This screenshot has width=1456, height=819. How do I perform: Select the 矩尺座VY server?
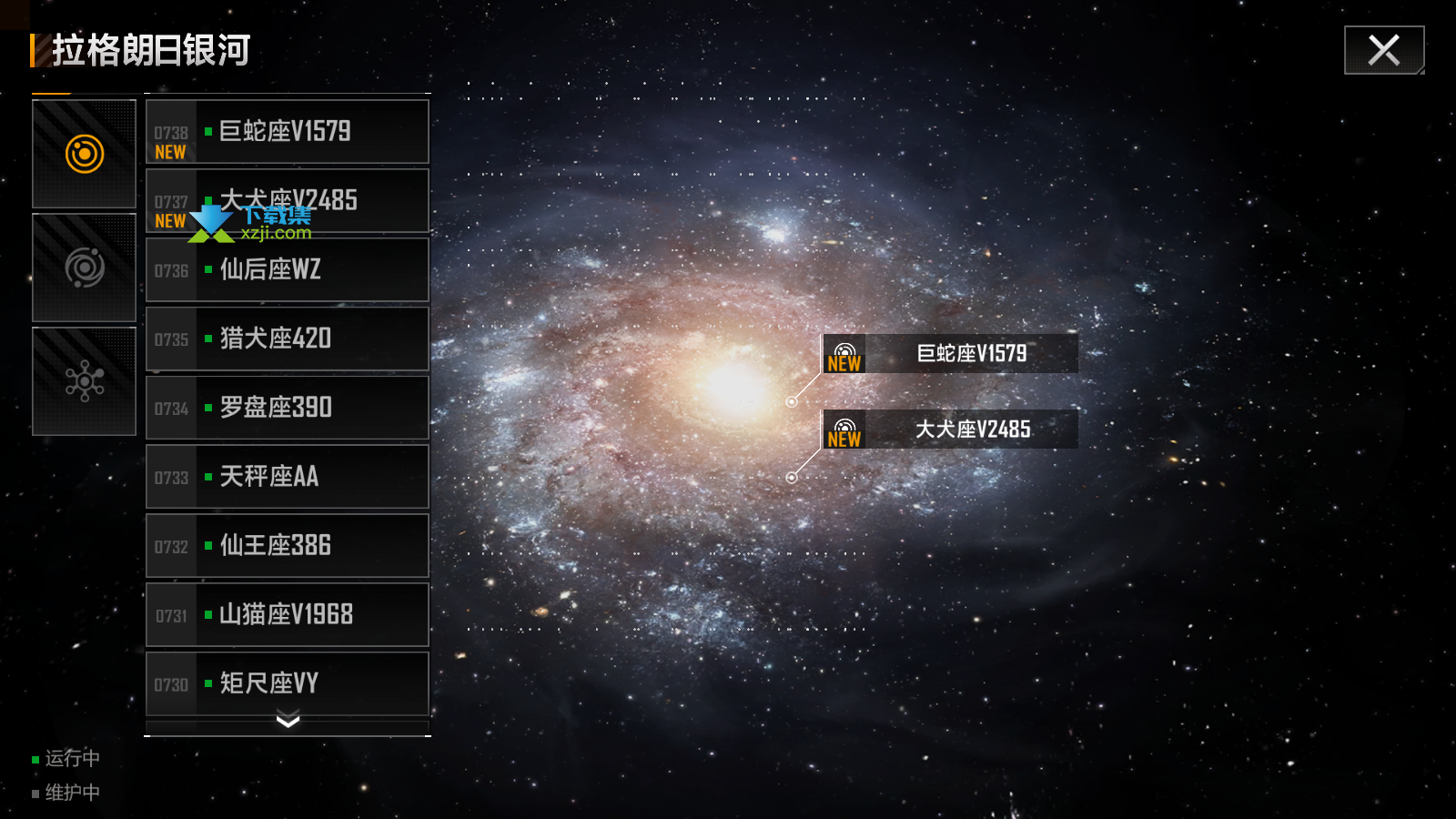[x=287, y=683]
